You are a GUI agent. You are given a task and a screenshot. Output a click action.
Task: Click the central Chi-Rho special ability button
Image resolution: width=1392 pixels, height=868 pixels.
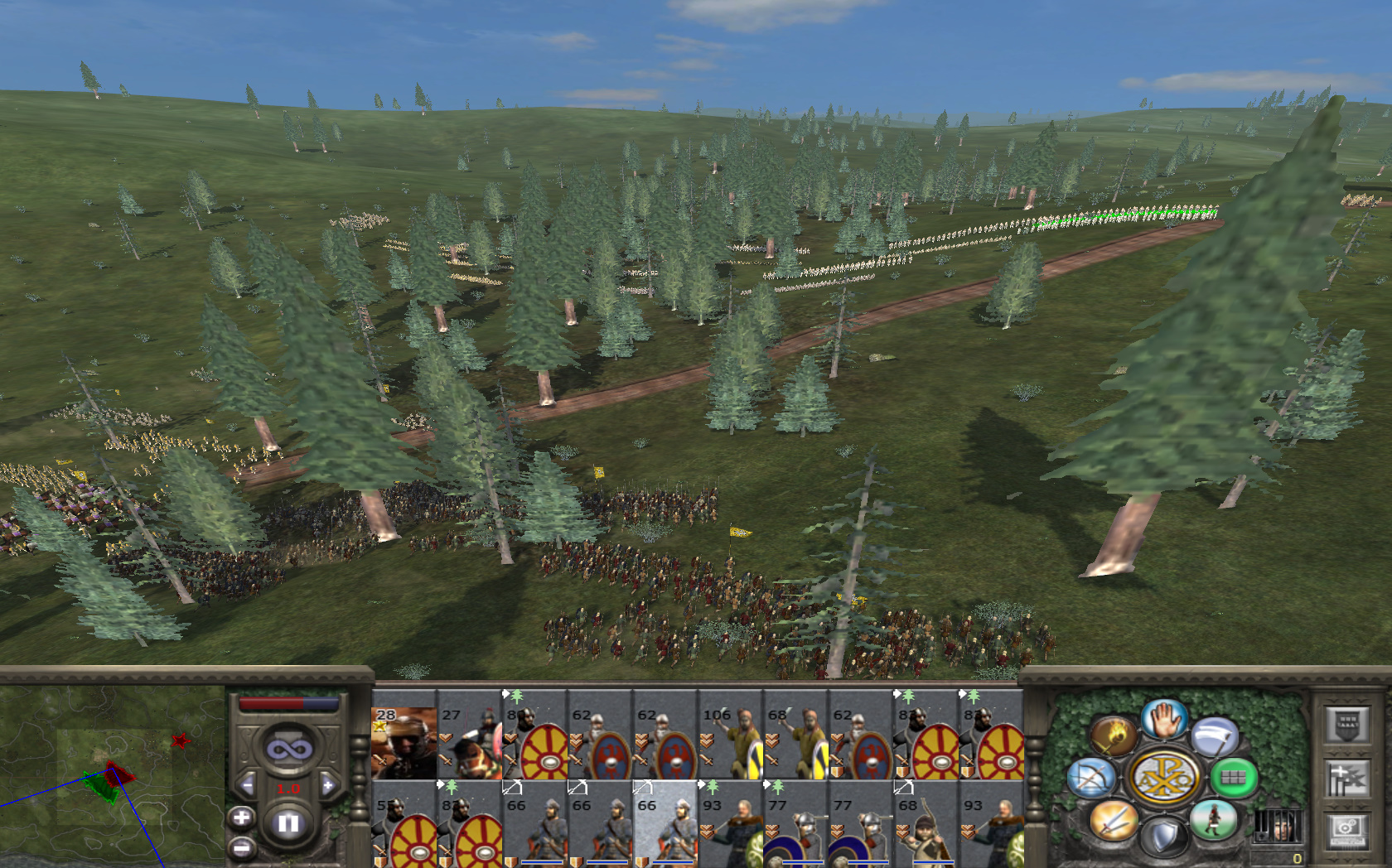[1164, 779]
